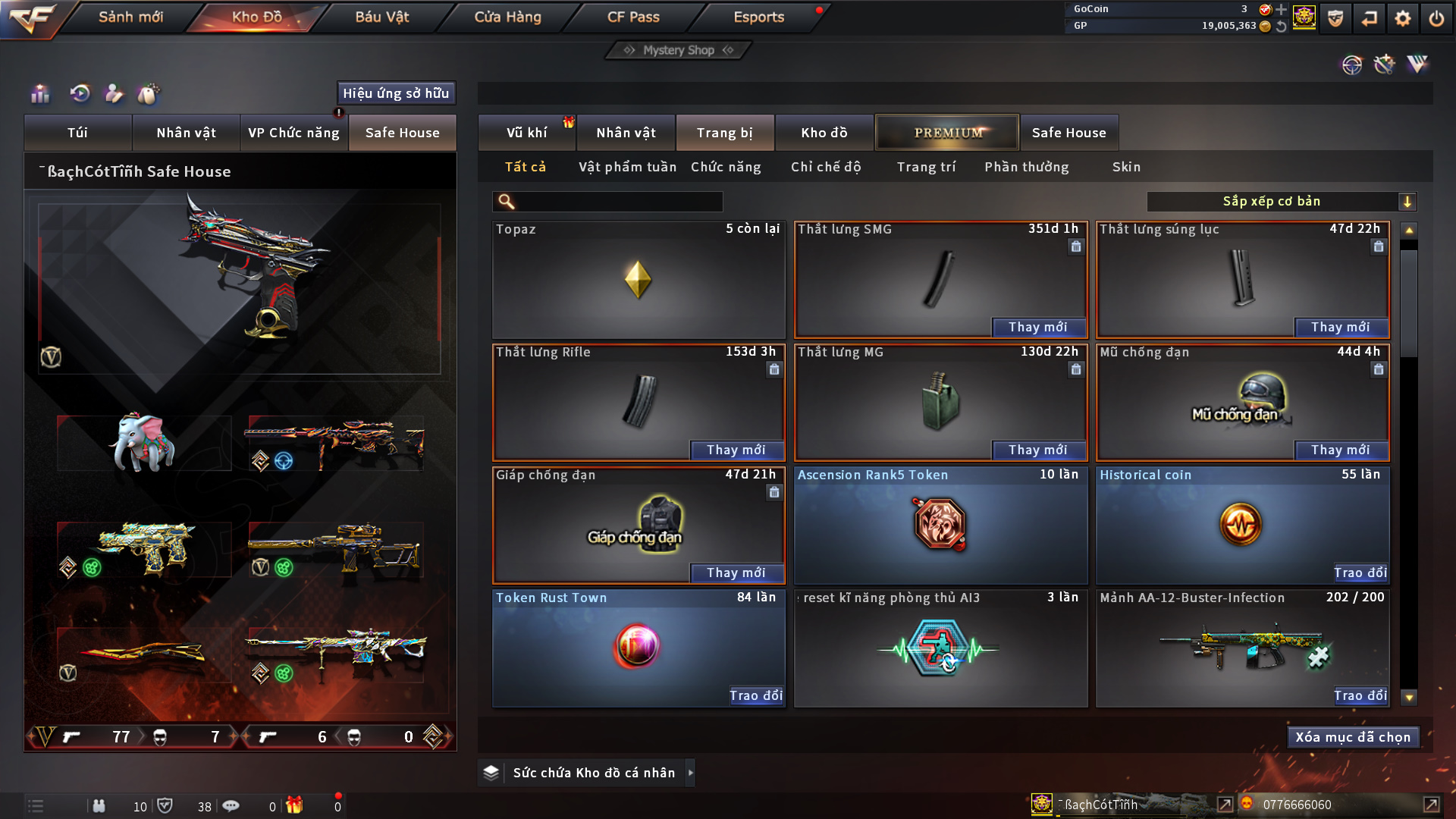Go to the Cửa Hàng shop
Viewport: 1456px width, 819px height.
(x=507, y=17)
